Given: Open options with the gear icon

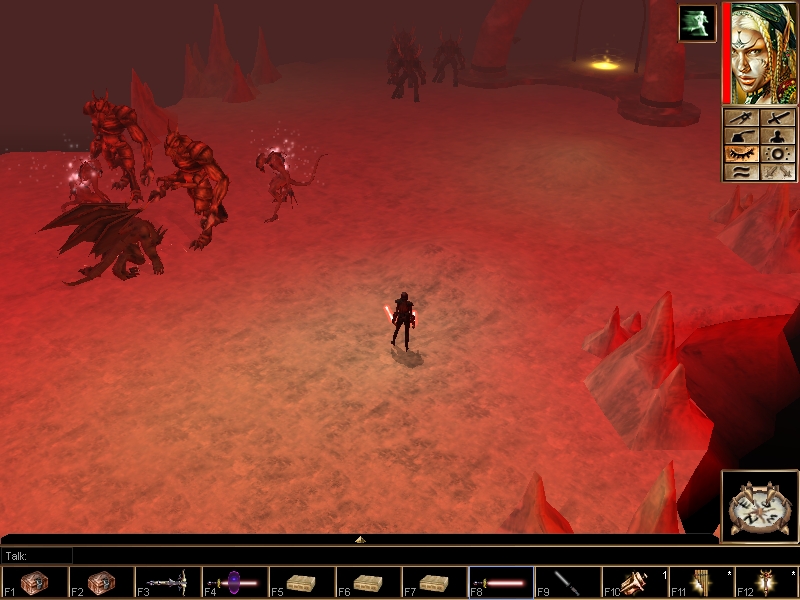Looking at the screenshot, I should pos(778,154).
